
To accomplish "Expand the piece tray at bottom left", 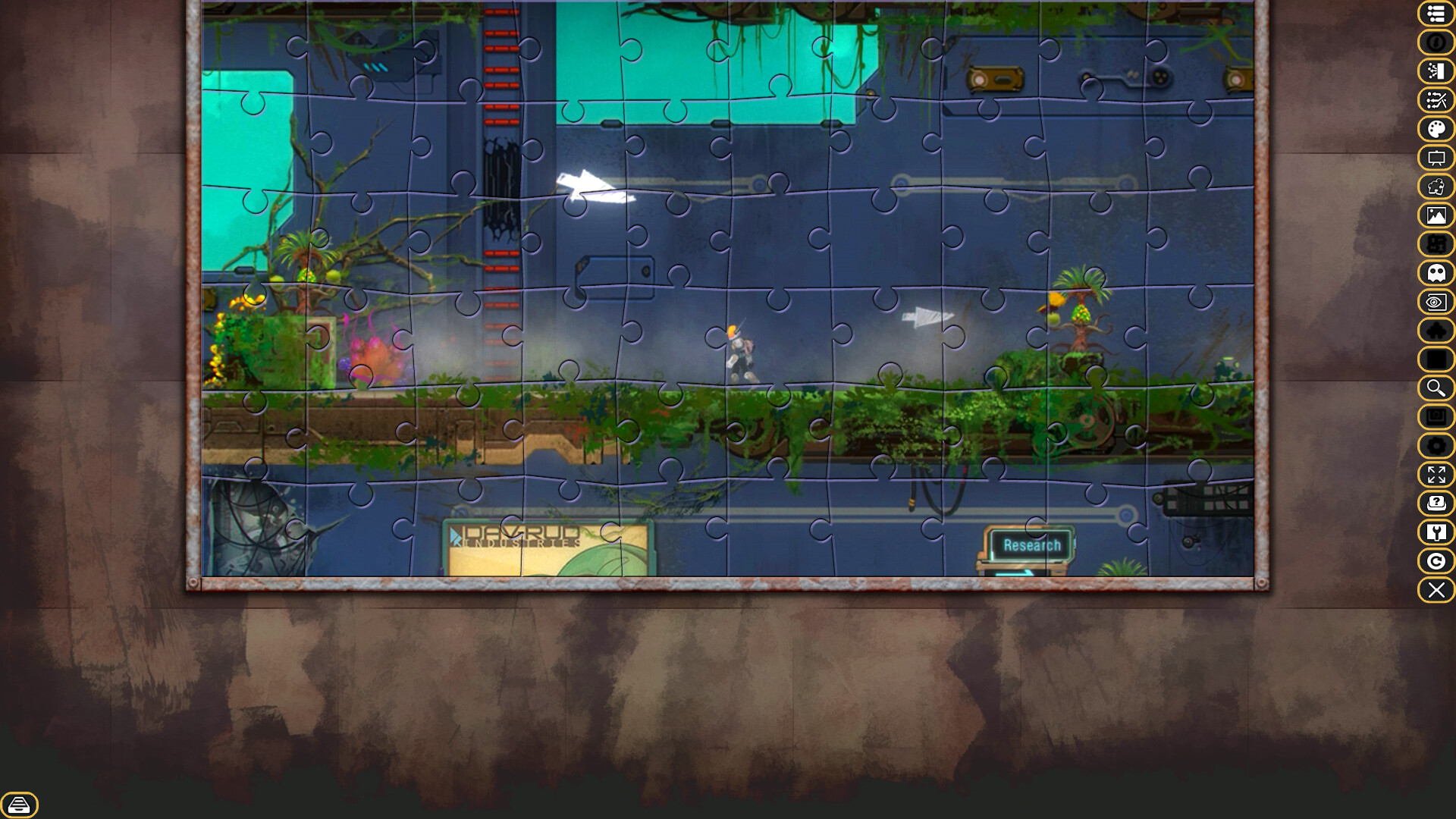I will point(20,805).
